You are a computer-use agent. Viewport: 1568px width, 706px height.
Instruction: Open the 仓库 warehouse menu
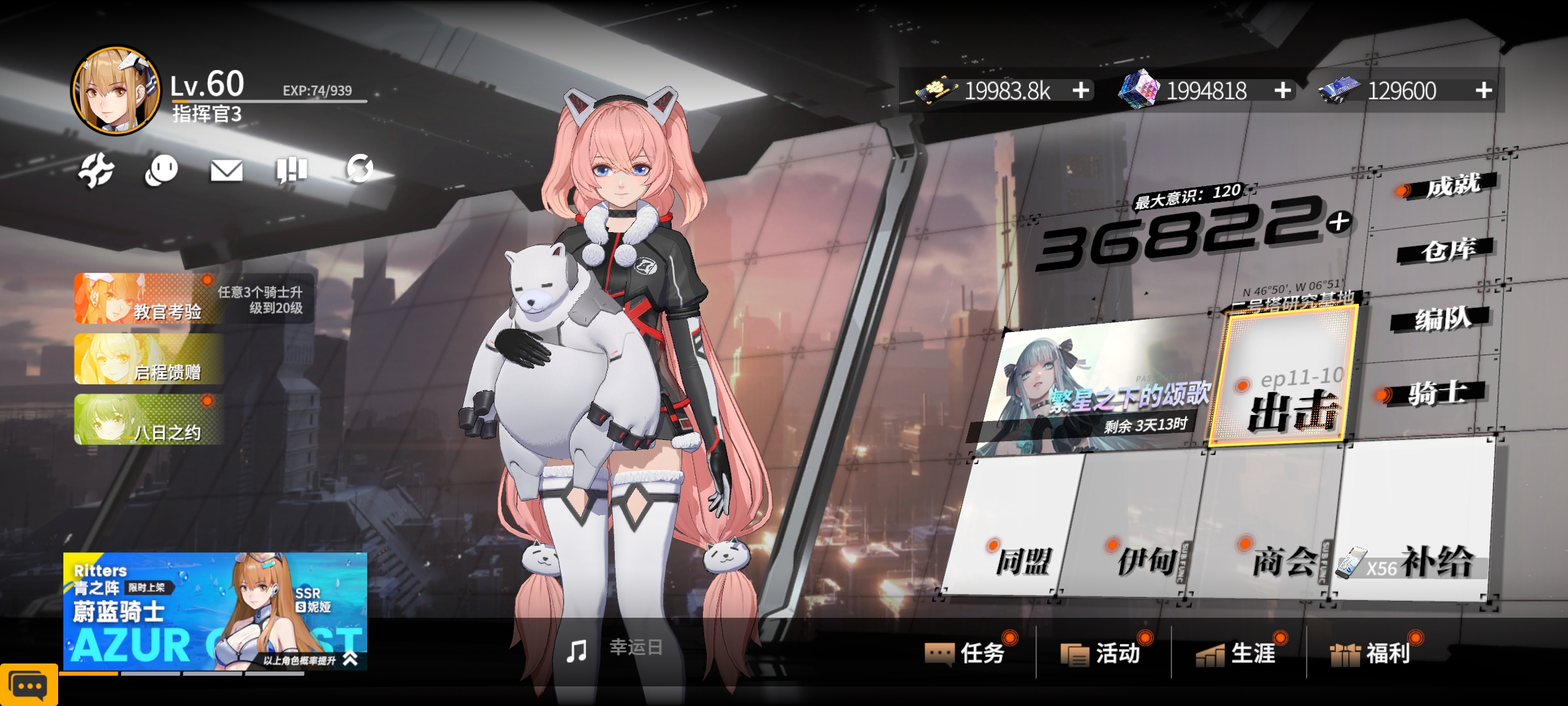tap(1446, 250)
